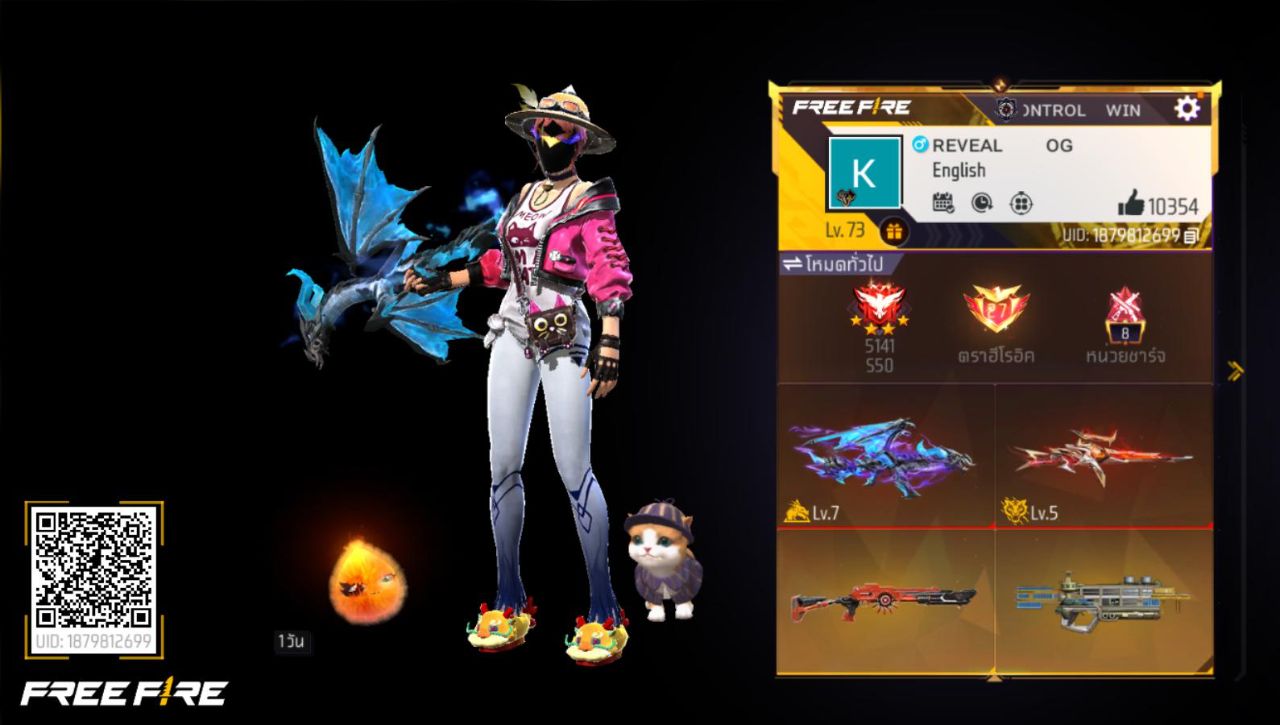Choose the grey and gold gun tile
The height and width of the screenshot is (725, 1280).
click(x=1103, y=600)
